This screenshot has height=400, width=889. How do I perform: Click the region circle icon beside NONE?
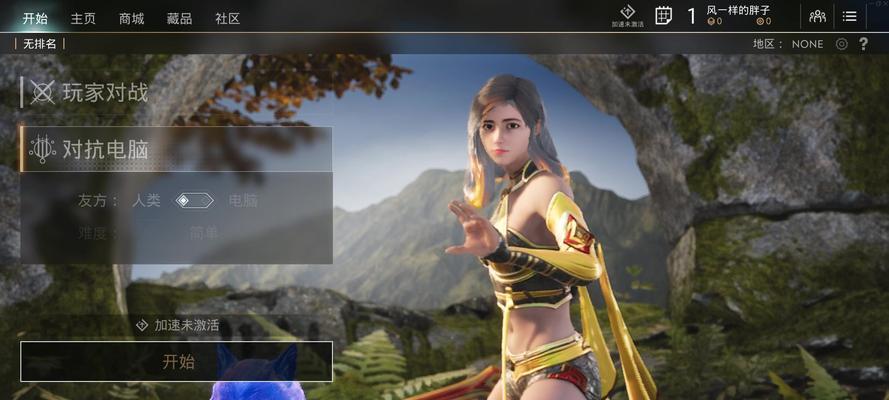tap(842, 44)
